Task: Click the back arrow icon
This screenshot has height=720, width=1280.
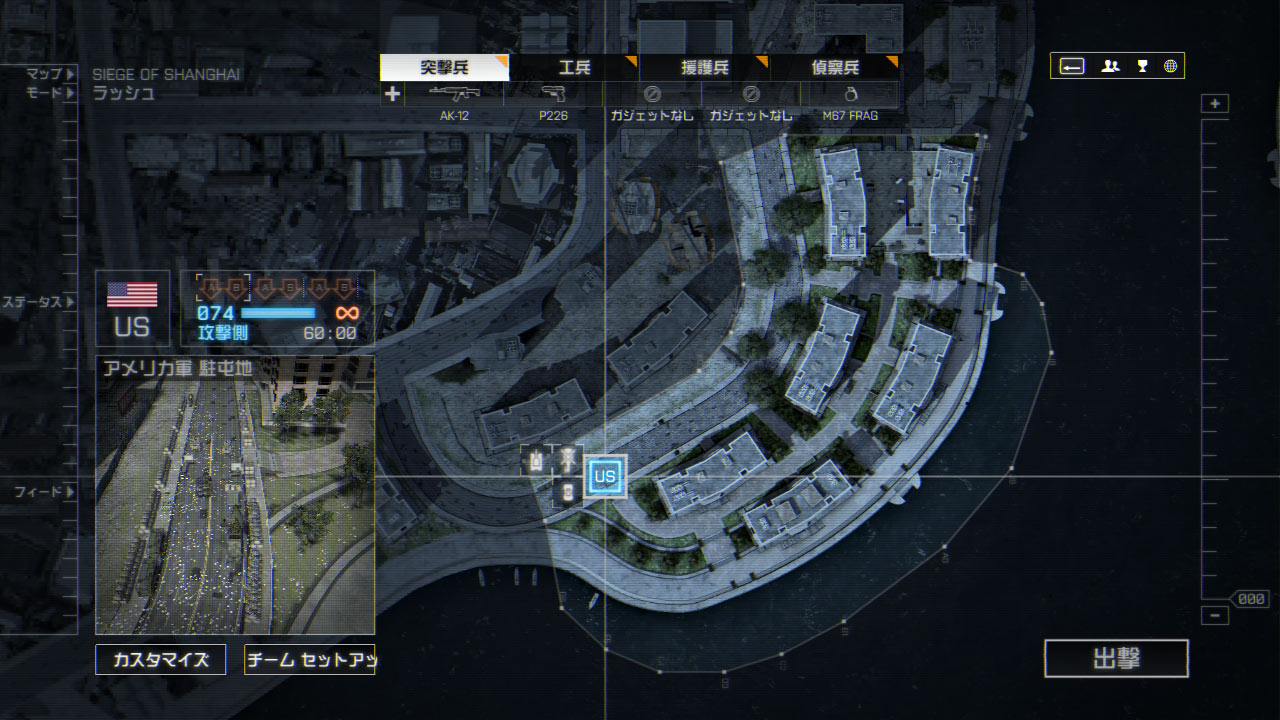Action: (1072, 66)
